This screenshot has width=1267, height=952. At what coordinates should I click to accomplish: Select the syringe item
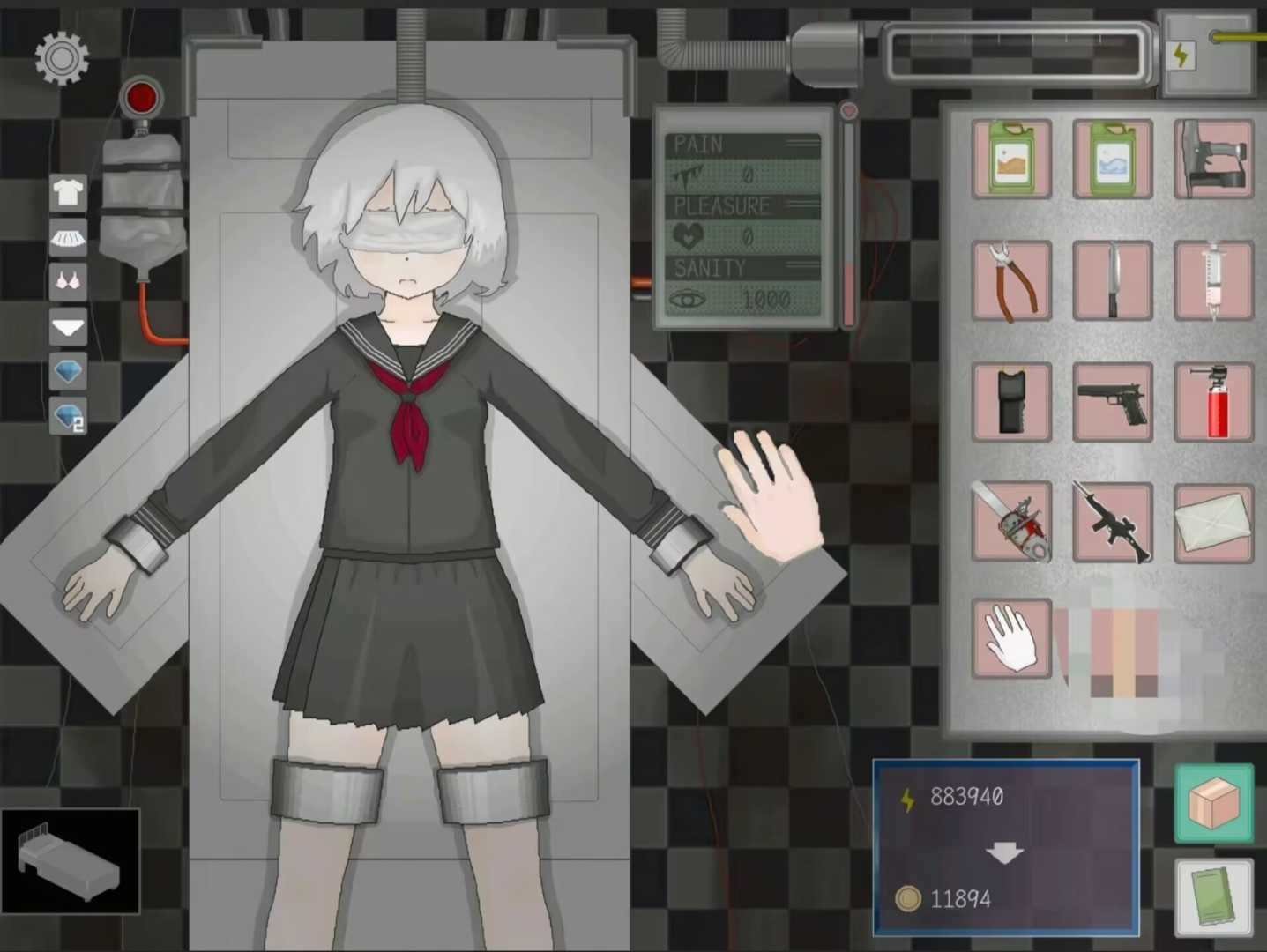click(x=1212, y=280)
